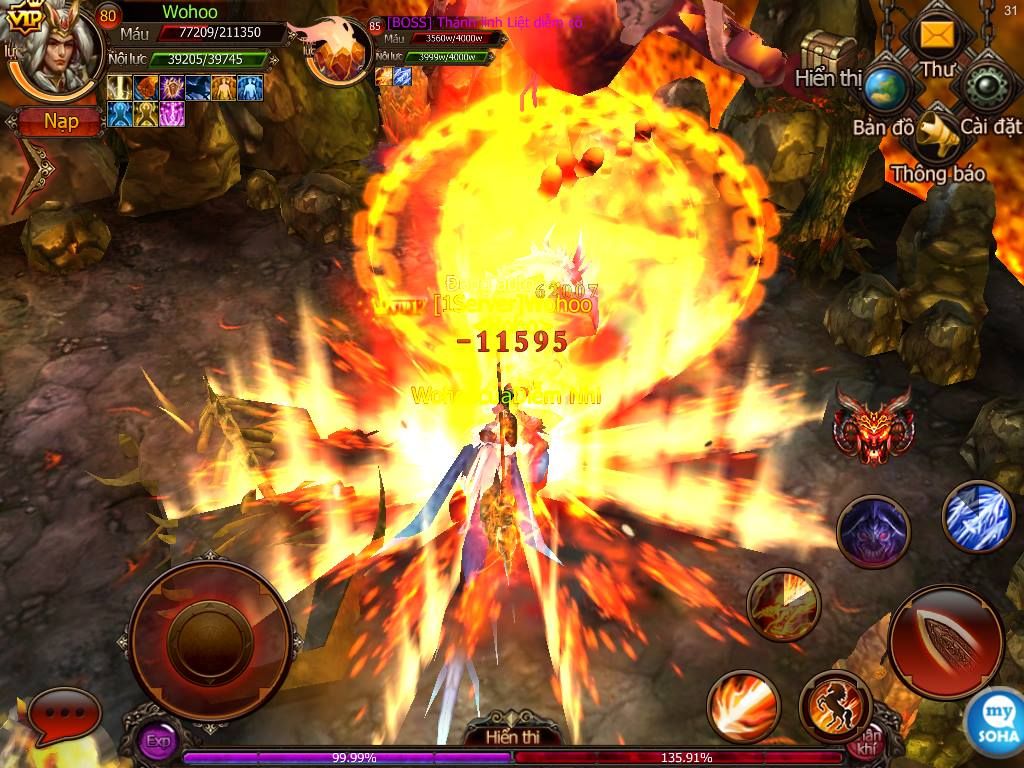This screenshot has width=1024, height=768.
Task: Cast the fire dragon skill on cooldown
Action: pos(783,604)
